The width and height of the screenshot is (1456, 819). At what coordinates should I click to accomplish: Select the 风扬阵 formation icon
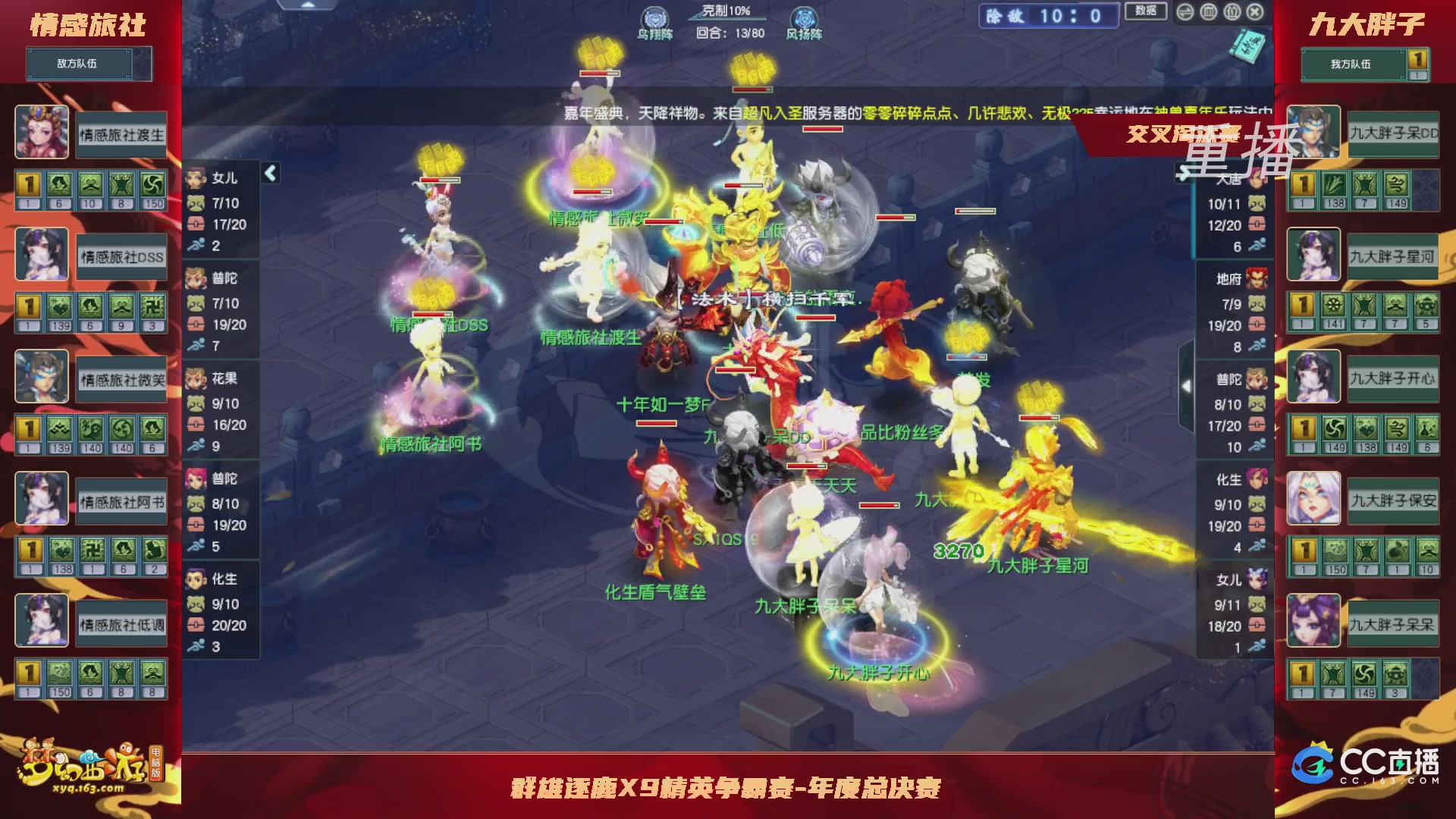coord(805,17)
